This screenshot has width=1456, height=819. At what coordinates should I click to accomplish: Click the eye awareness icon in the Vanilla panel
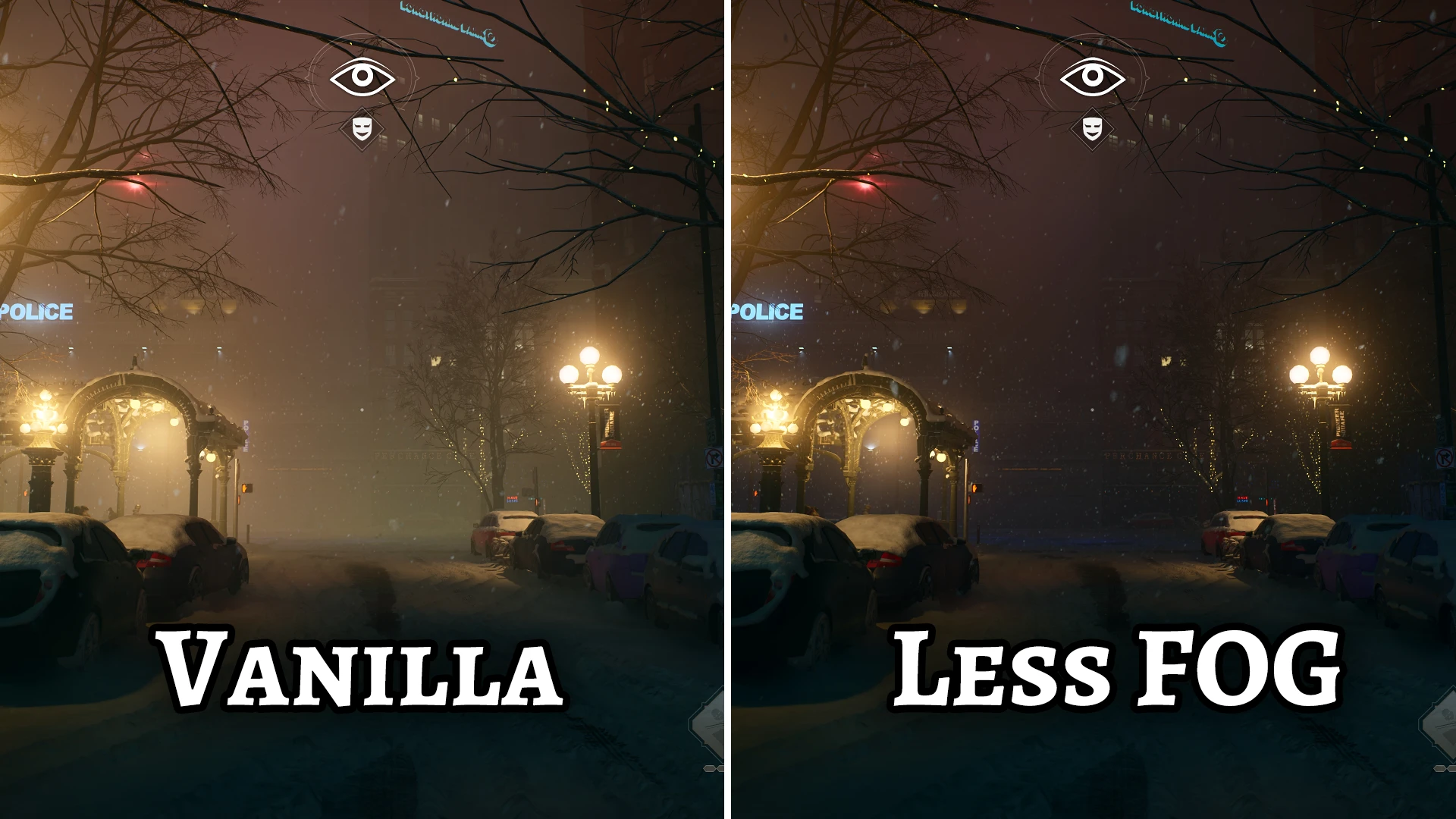click(x=362, y=77)
